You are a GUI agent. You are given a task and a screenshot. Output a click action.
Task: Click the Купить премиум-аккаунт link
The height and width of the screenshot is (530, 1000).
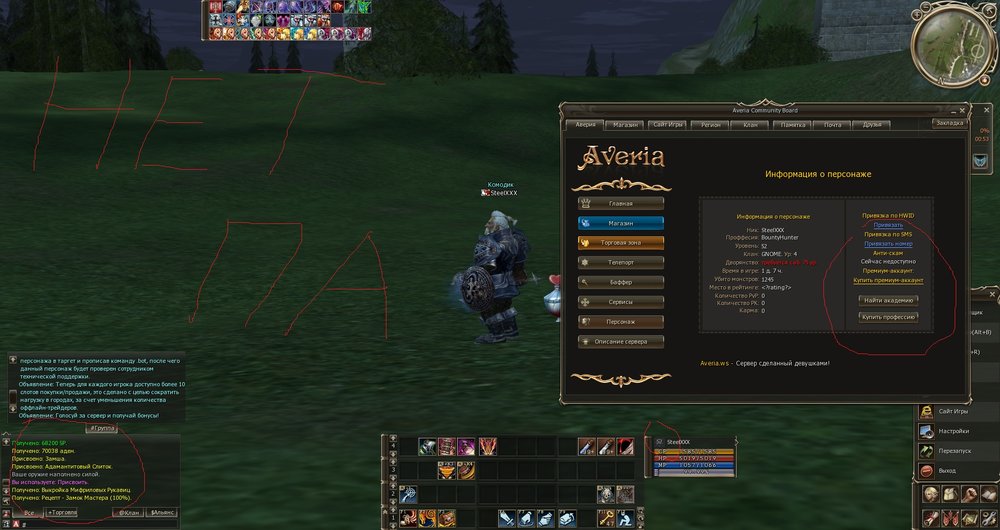click(x=888, y=281)
